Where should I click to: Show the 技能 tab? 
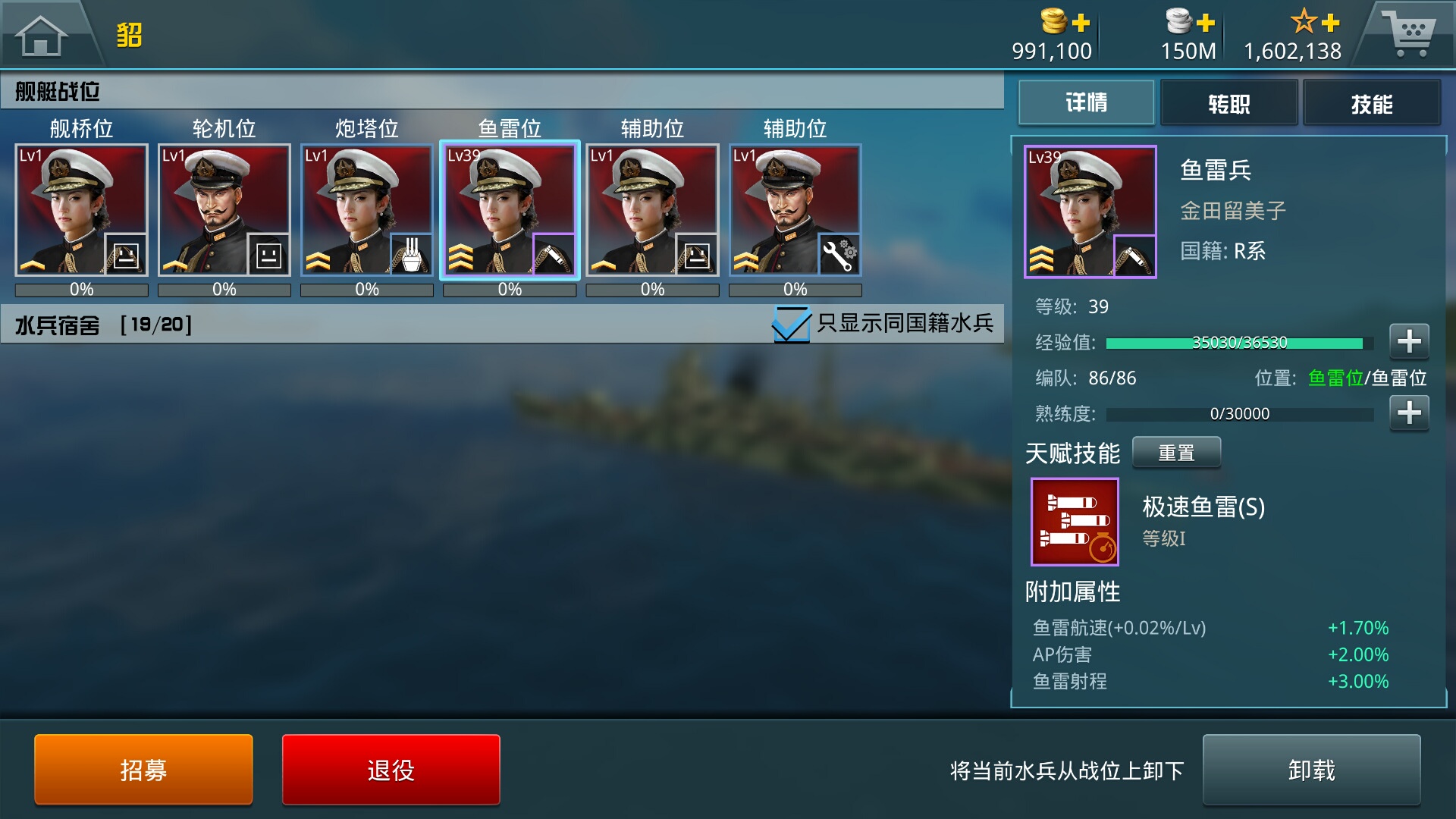click(x=1371, y=103)
